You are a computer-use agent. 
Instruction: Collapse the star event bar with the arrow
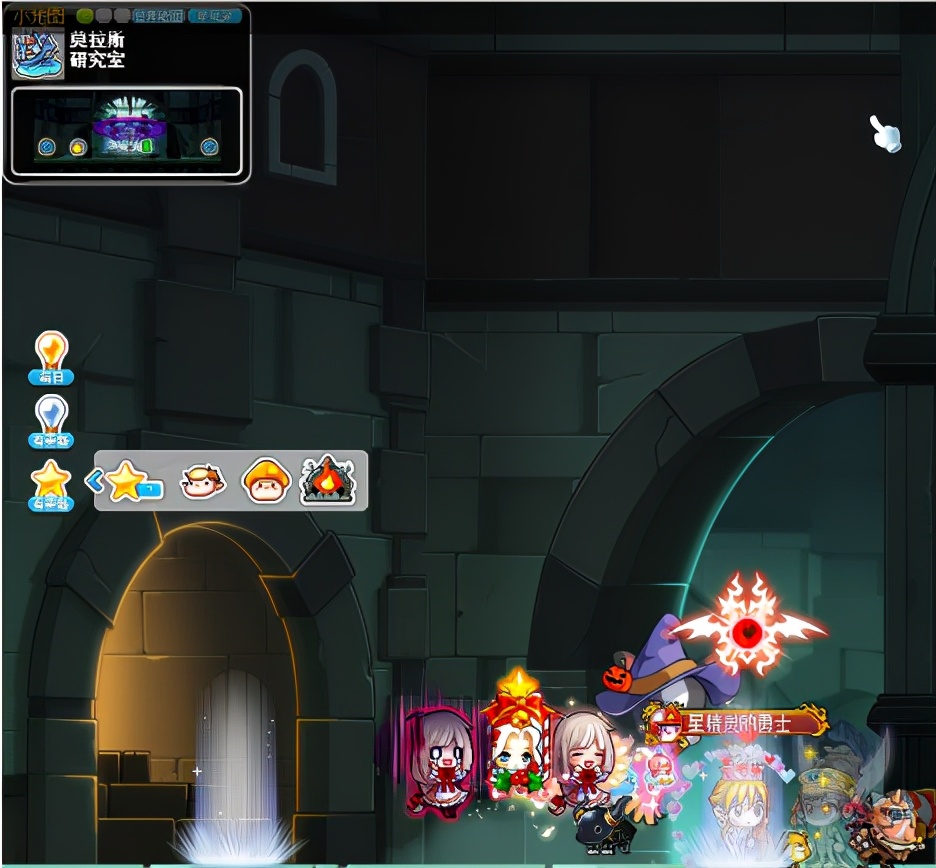(x=96, y=482)
